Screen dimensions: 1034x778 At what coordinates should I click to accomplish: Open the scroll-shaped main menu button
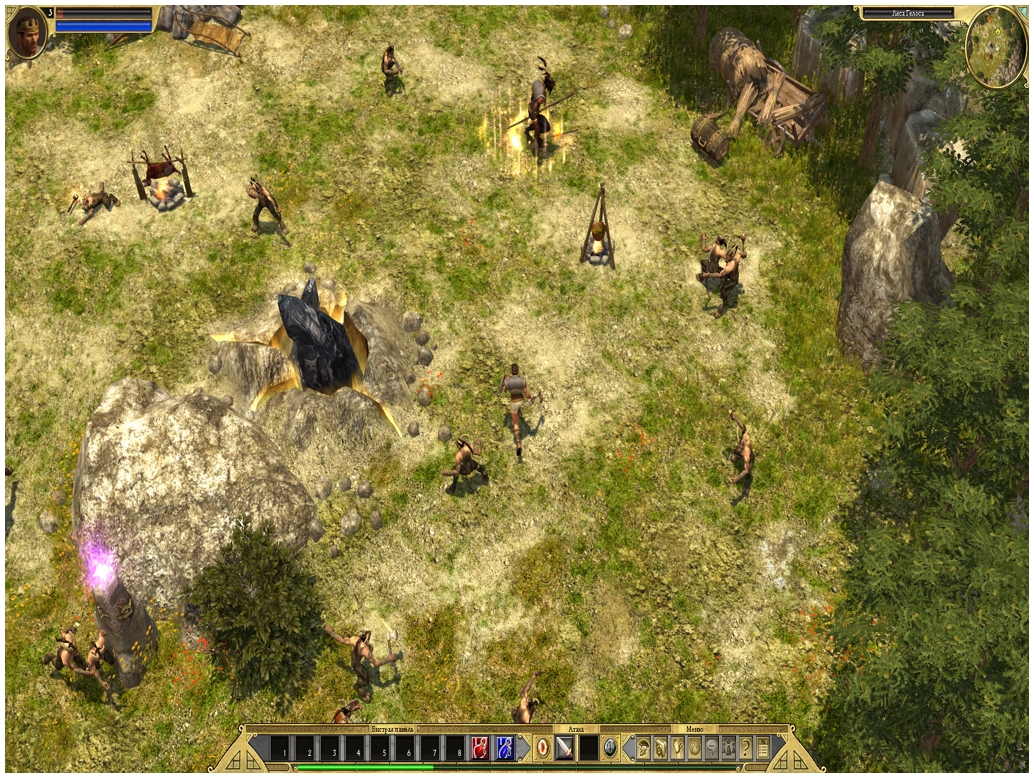coord(763,747)
